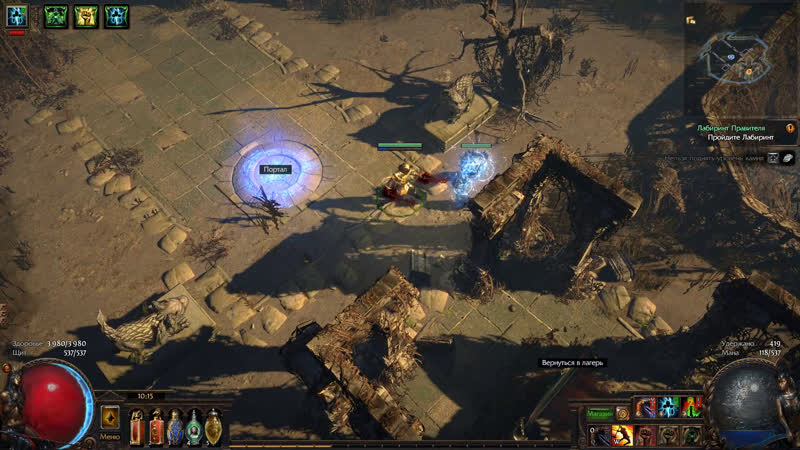
Task: Use the blue ornate flask
Action: [x=175, y=428]
